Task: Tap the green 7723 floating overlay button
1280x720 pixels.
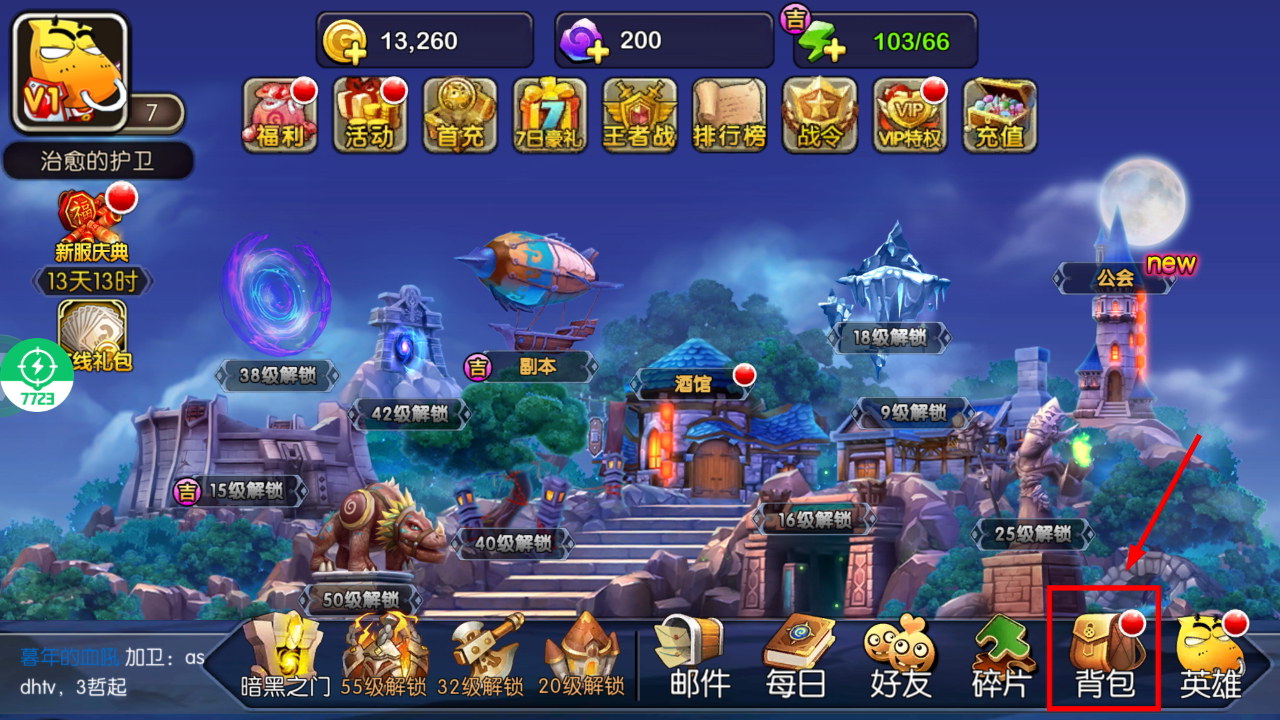Action: coord(37,376)
